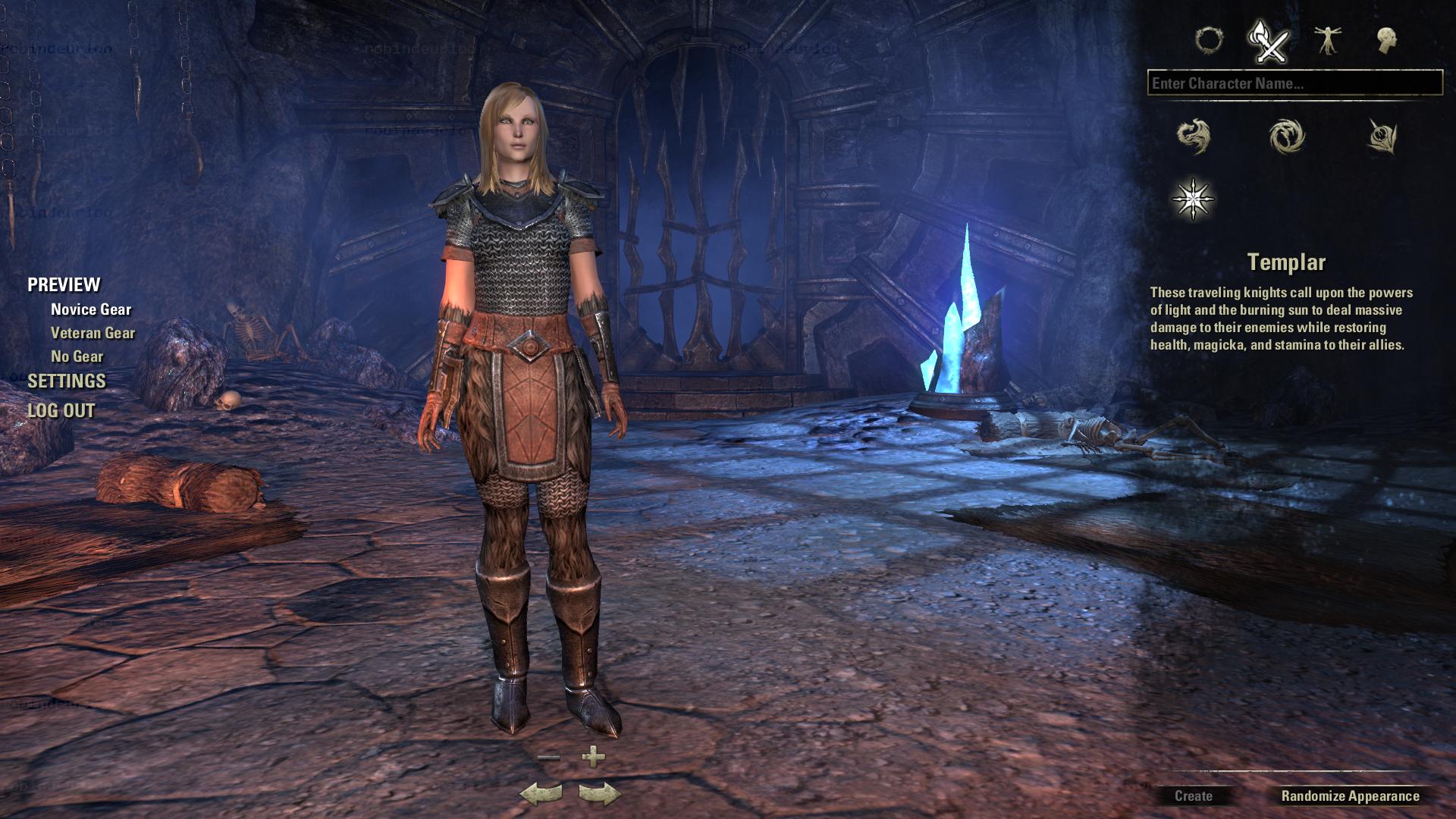1456x819 pixels.
Task: Rotate the character right
Action: [x=600, y=794]
